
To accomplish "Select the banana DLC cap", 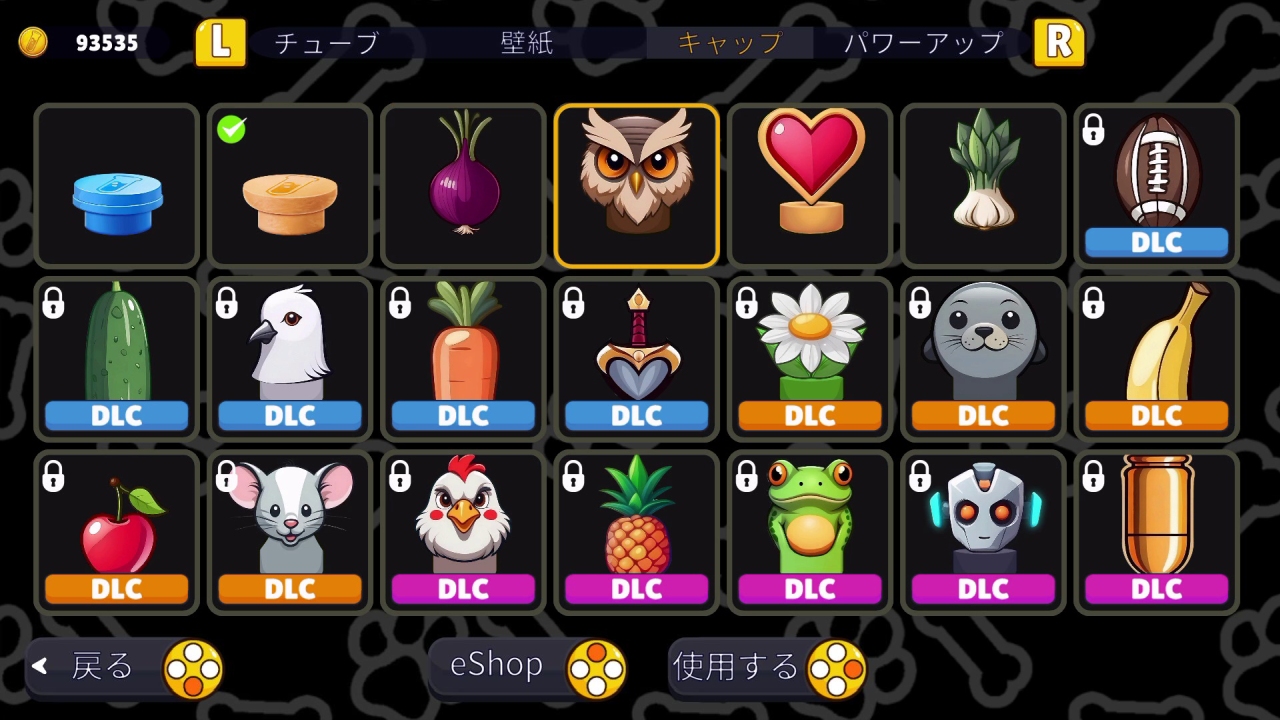I will tap(1156, 350).
